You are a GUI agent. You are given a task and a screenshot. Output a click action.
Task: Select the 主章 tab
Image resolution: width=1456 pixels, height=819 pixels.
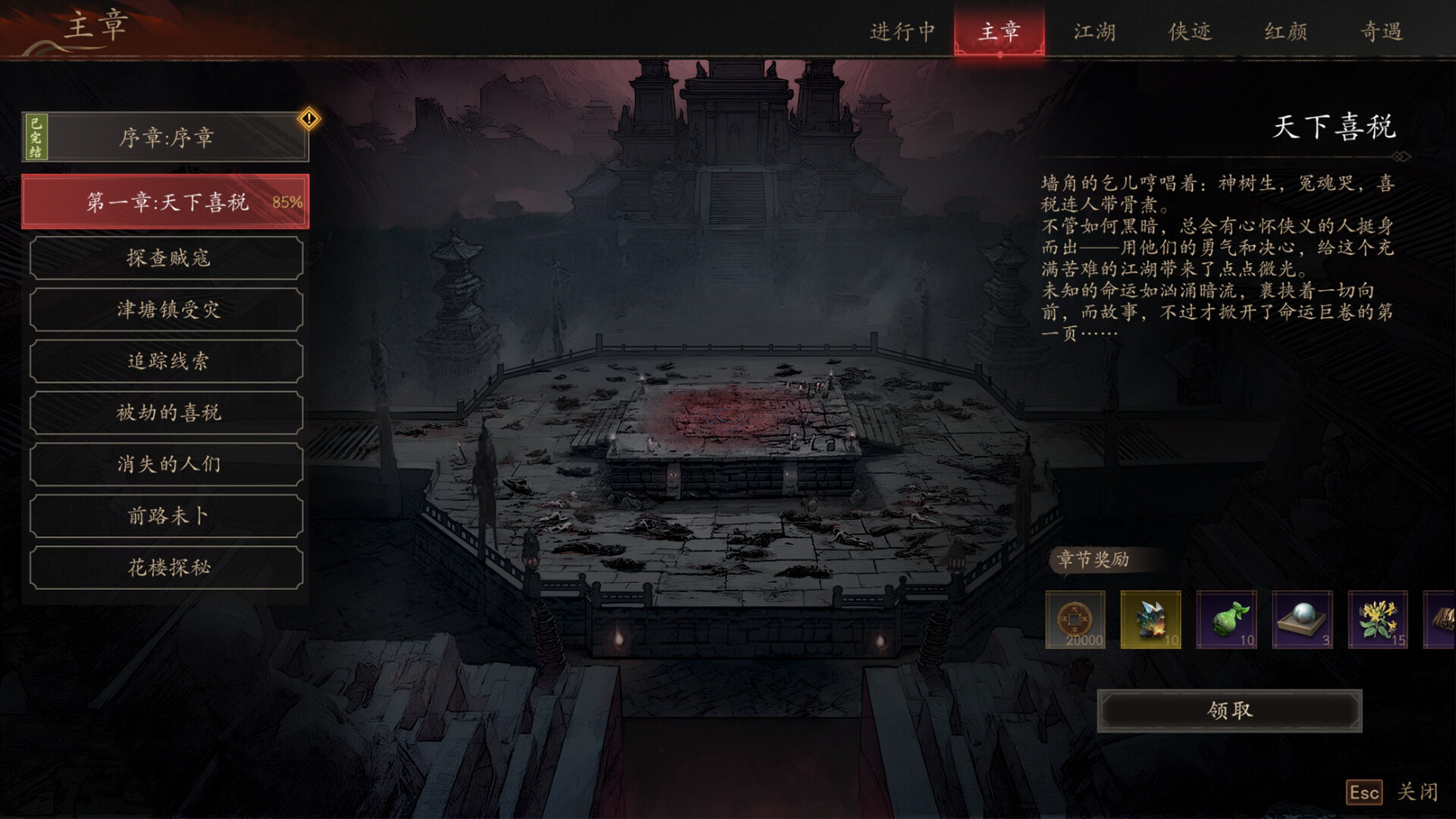click(x=999, y=31)
